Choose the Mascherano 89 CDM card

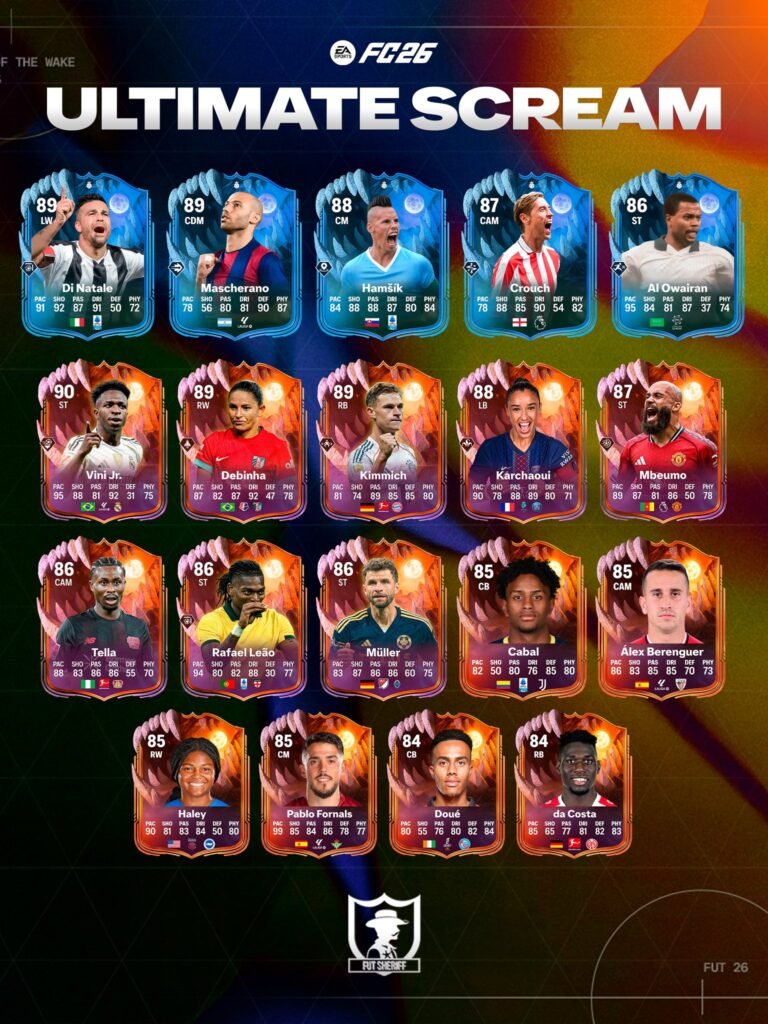click(235, 255)
